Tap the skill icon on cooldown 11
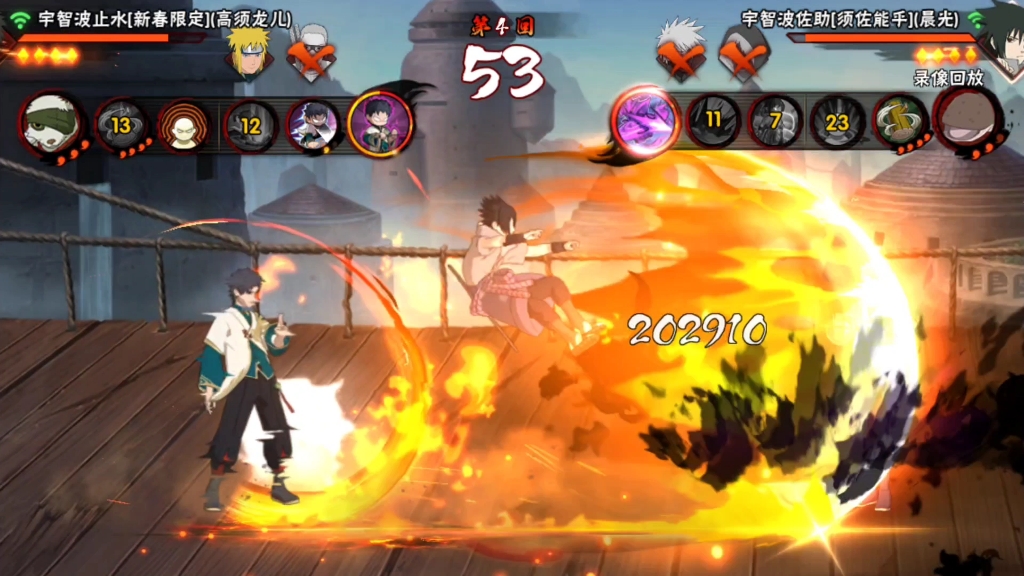This screenshot has height=576, width=1024. tap(713, 121)
